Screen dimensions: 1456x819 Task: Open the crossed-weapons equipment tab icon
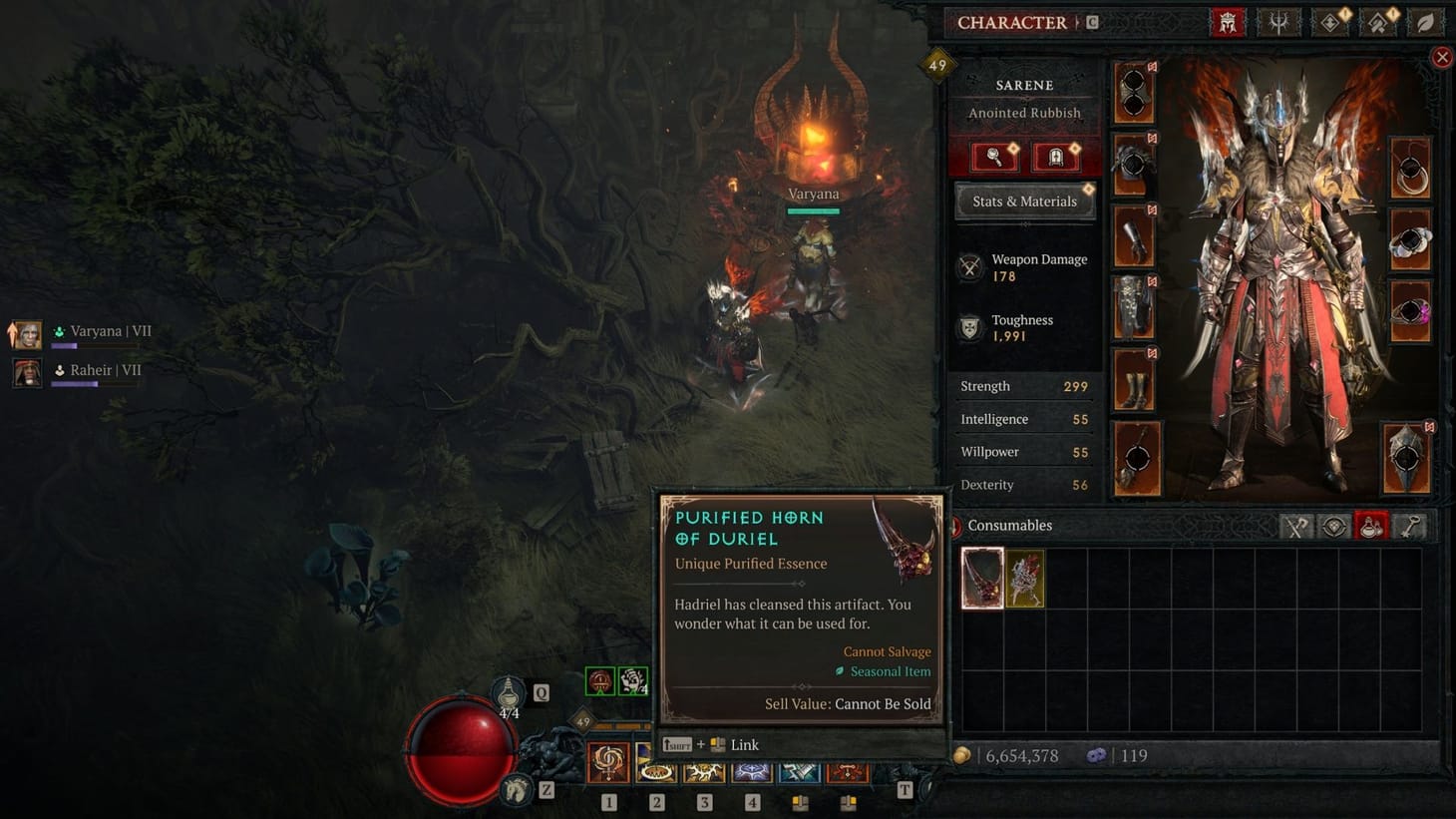click(x=1296, y=526)
